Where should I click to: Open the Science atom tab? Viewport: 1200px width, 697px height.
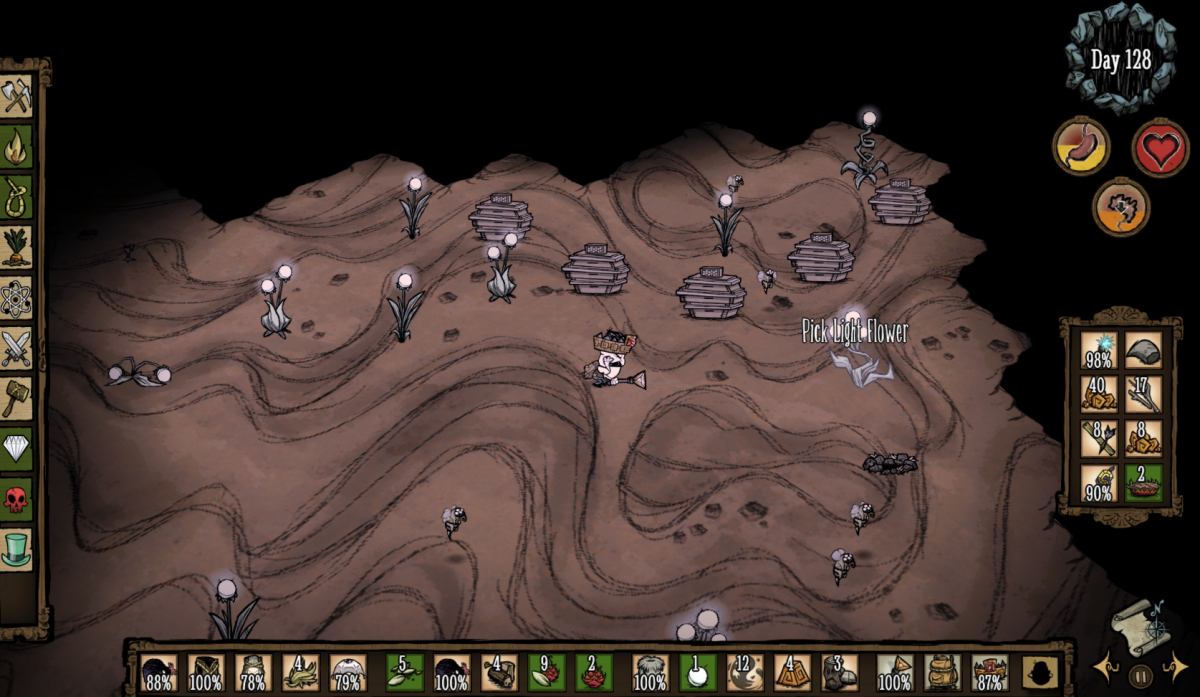pos(17,298)
